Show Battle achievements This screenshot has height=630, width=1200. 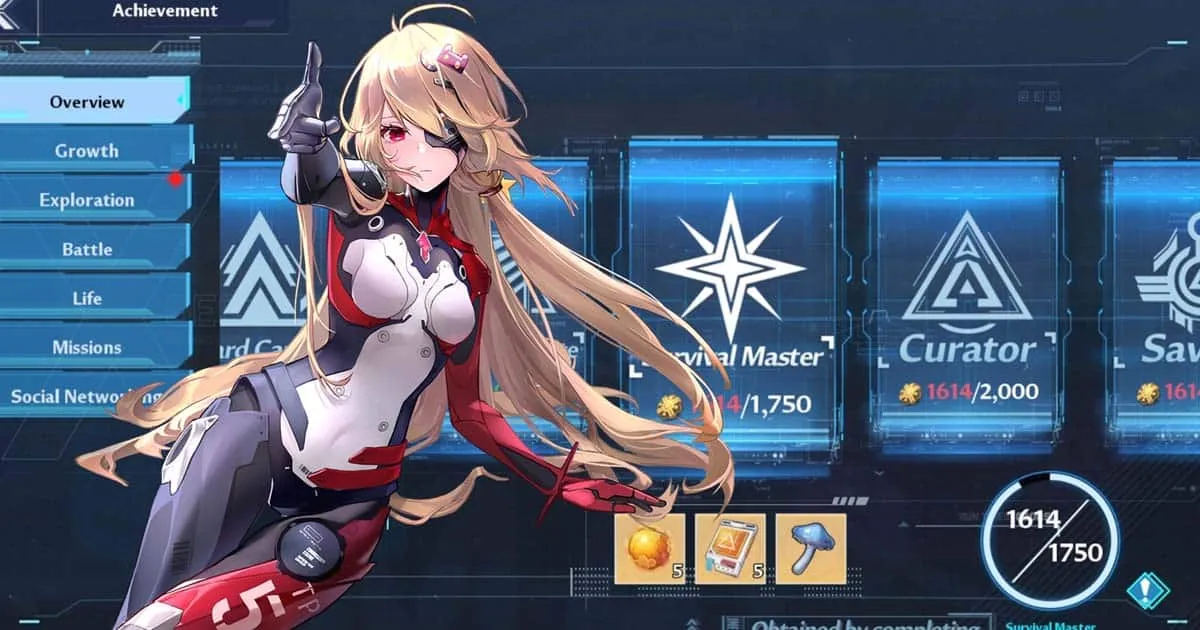point(87,249)
